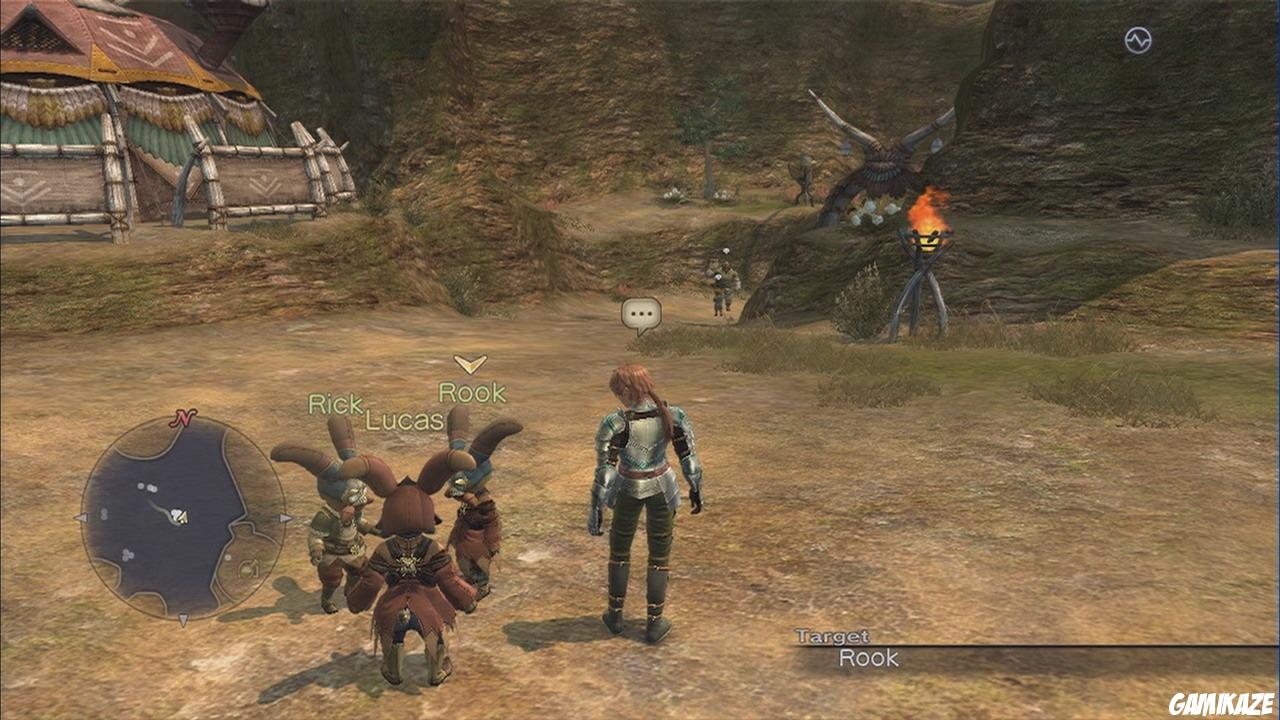Choose the Lucas nameplate
Viewport: 1280px width, 720px height.
coord(404,420)
